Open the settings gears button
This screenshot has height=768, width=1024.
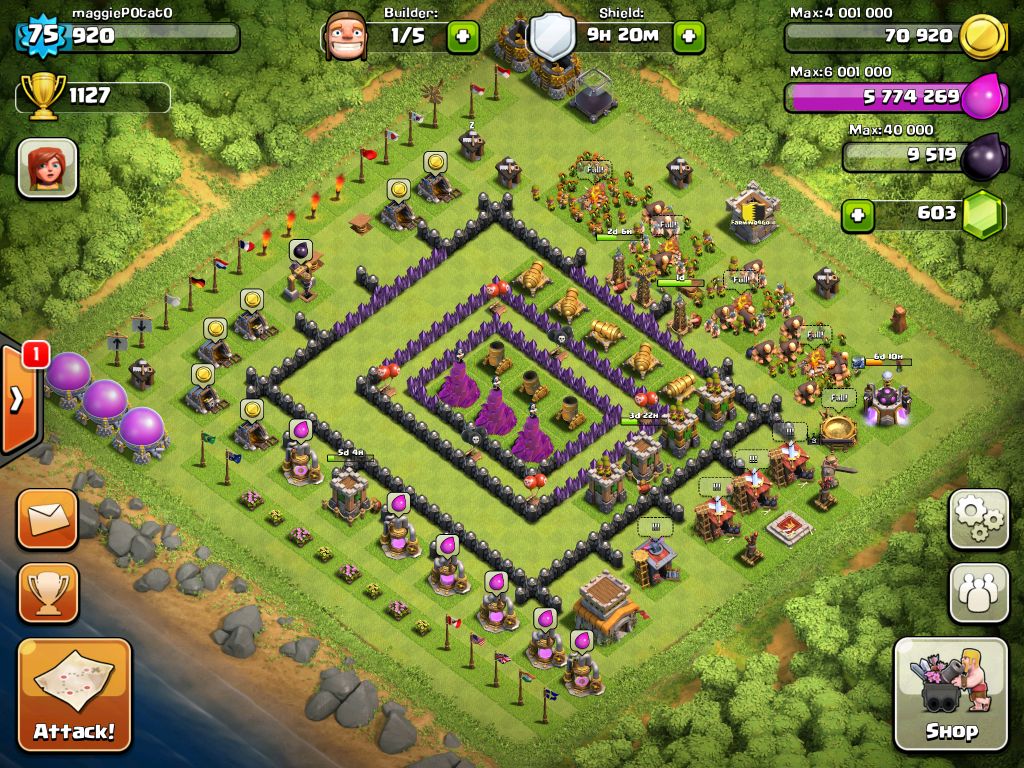tap(978, 518)
